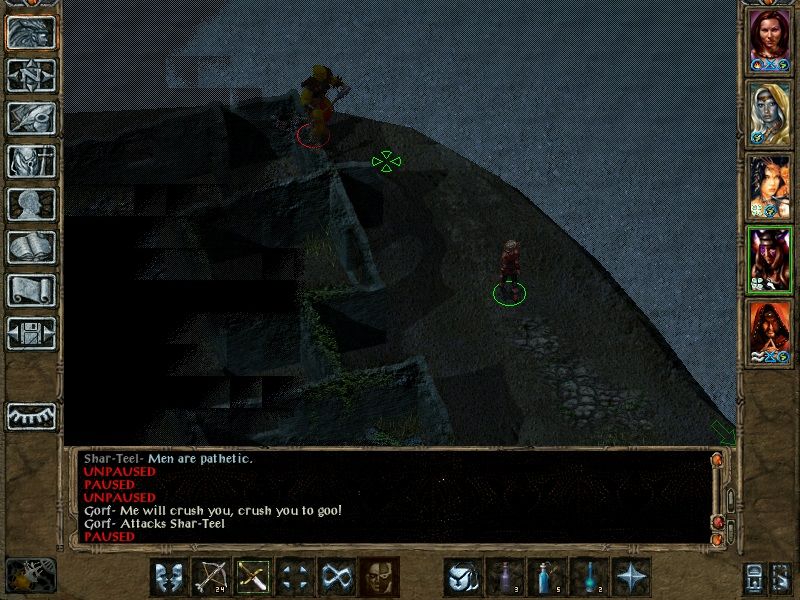The width and height of the screenshot is (800, 600).
Task: Open the priest scroll button
Action: 31,290
